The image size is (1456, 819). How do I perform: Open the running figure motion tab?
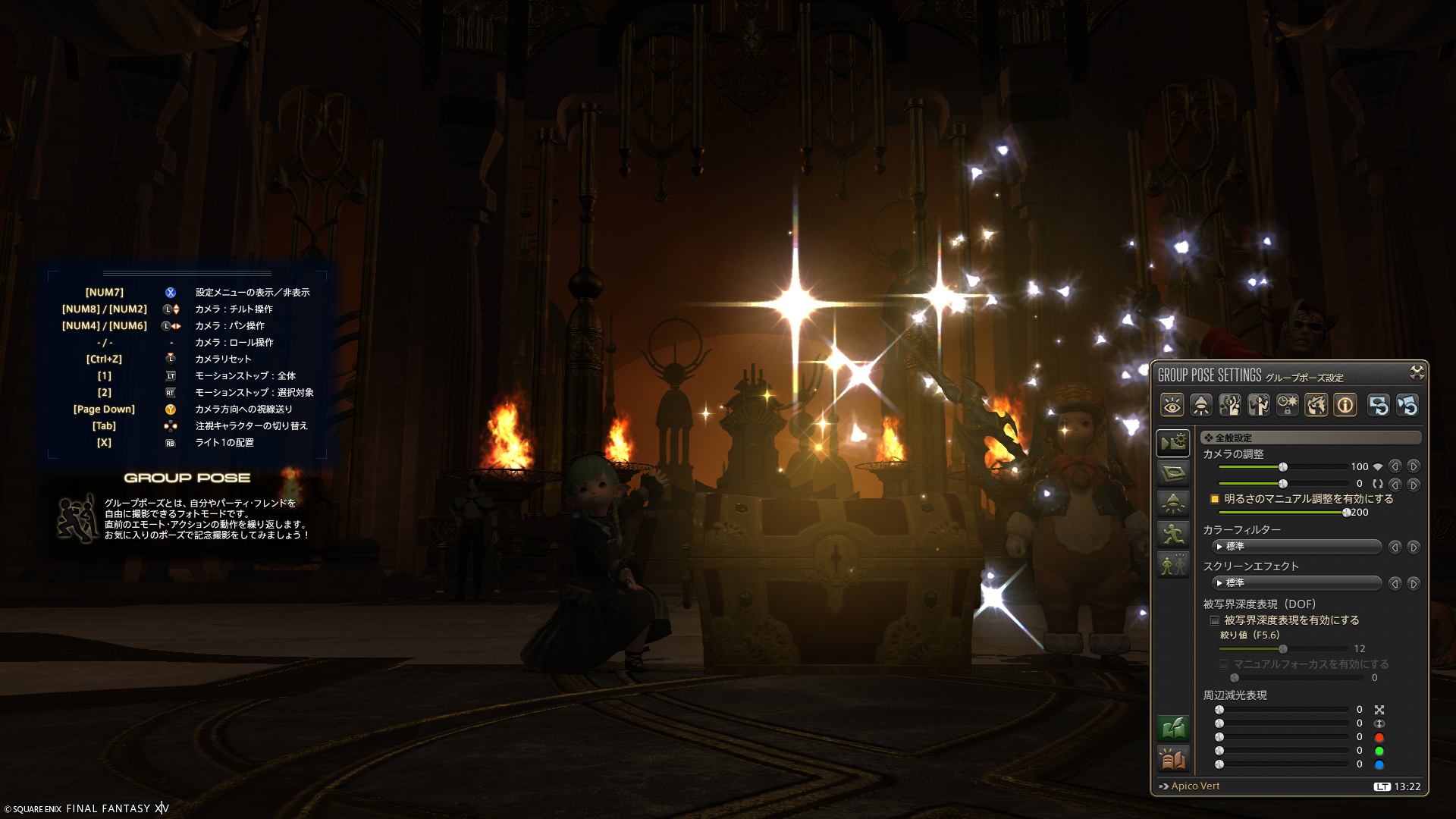(x=1172, y=534)
